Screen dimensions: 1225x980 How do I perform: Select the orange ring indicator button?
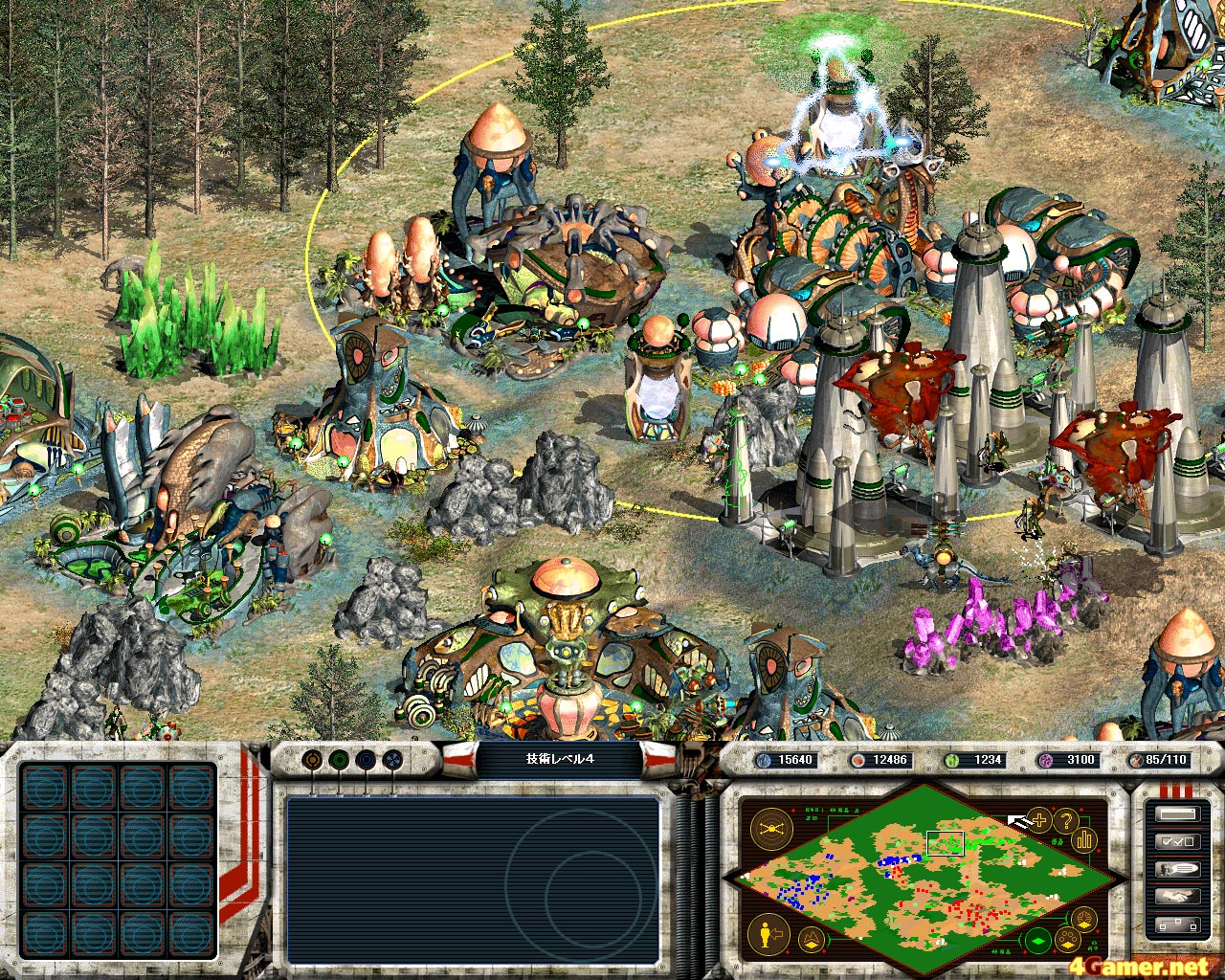coord(312,761)
